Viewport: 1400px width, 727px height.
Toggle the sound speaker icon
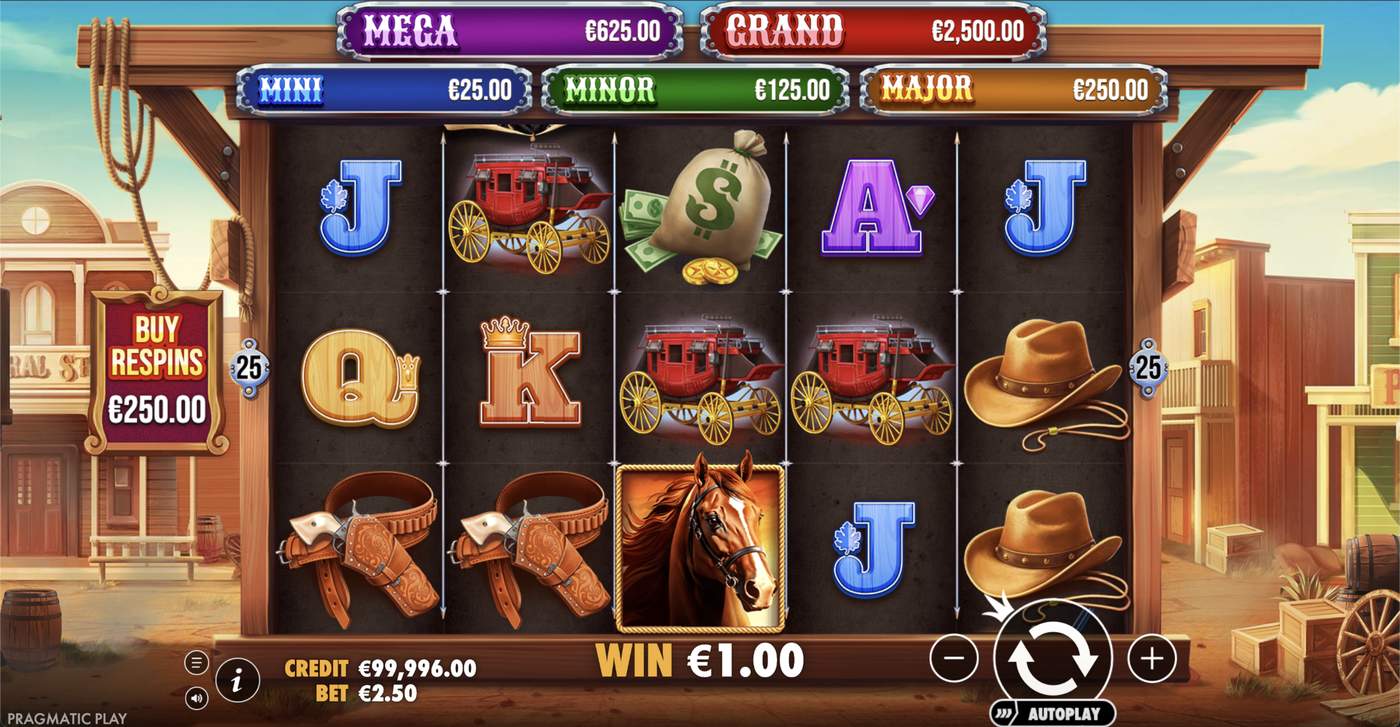196,697
